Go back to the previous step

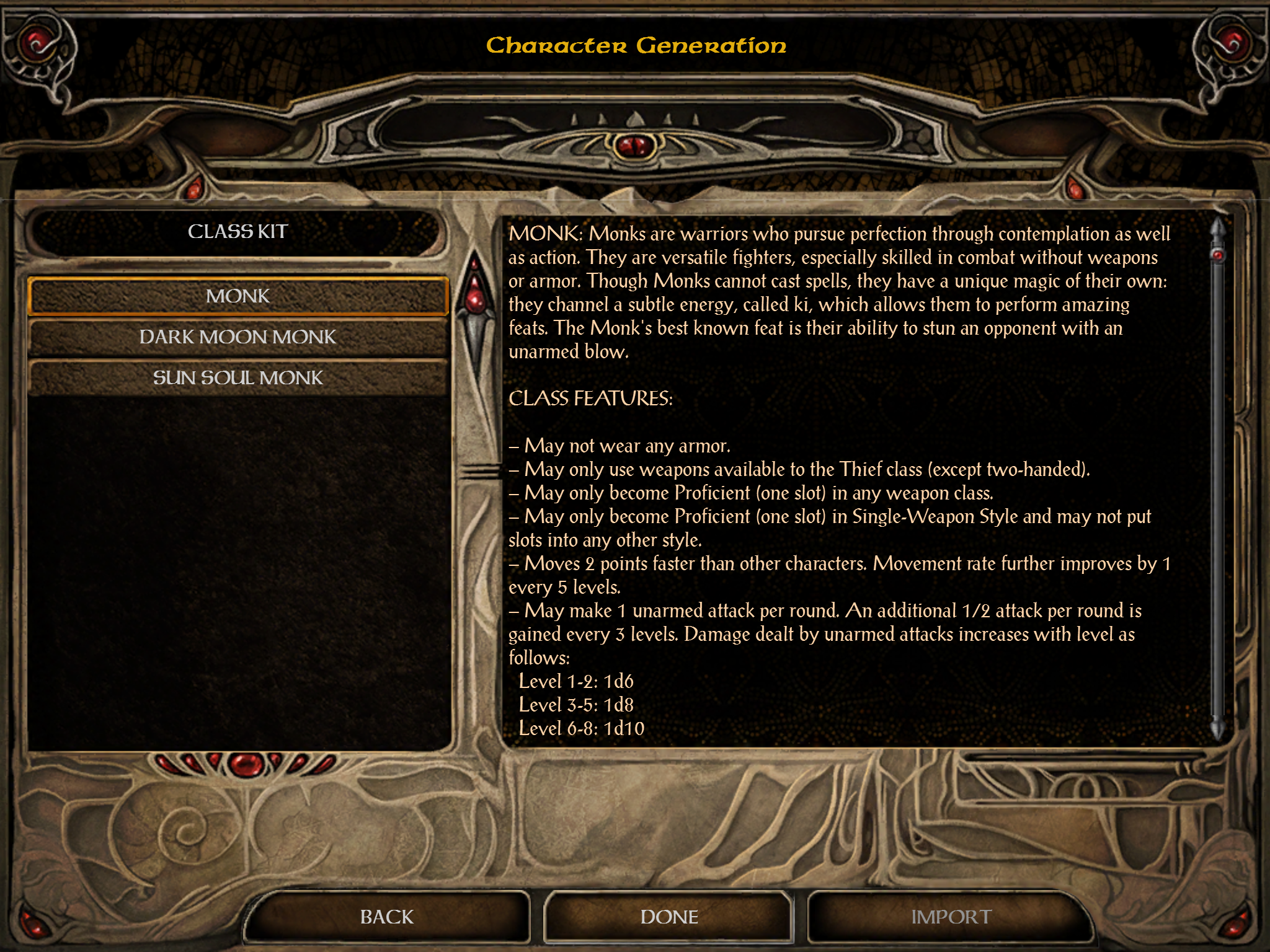(x=387, y=917)
